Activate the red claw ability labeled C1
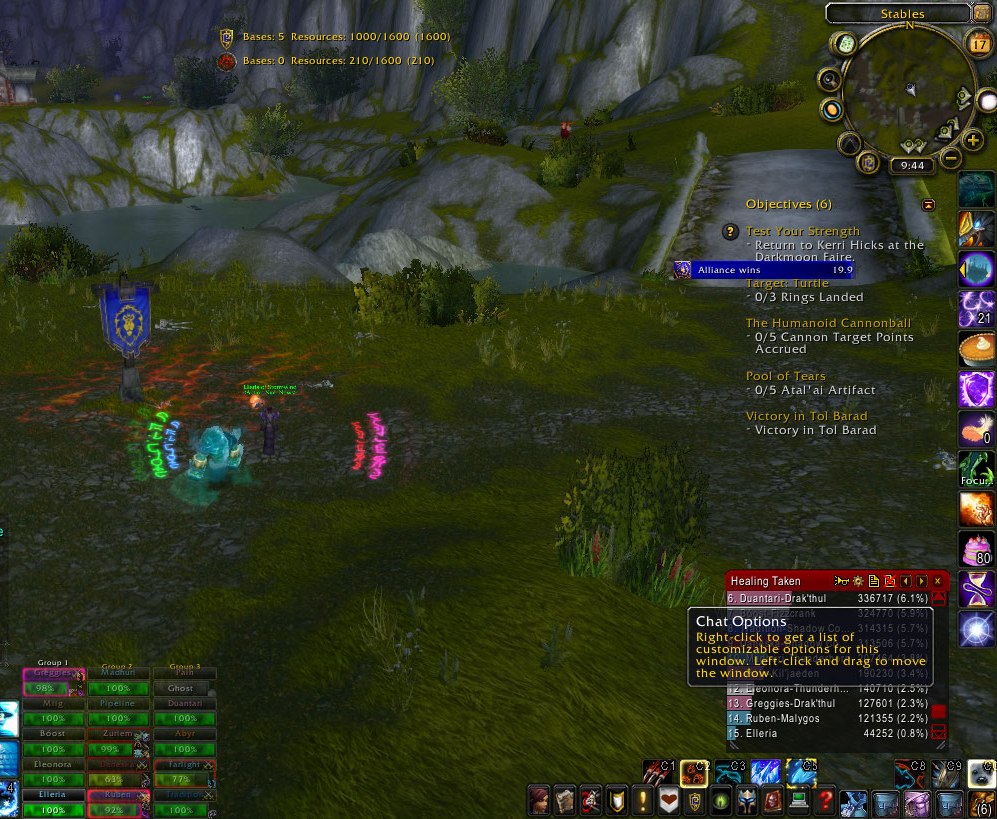This screenshot has width=997, height=819. (x=657, y=772)
